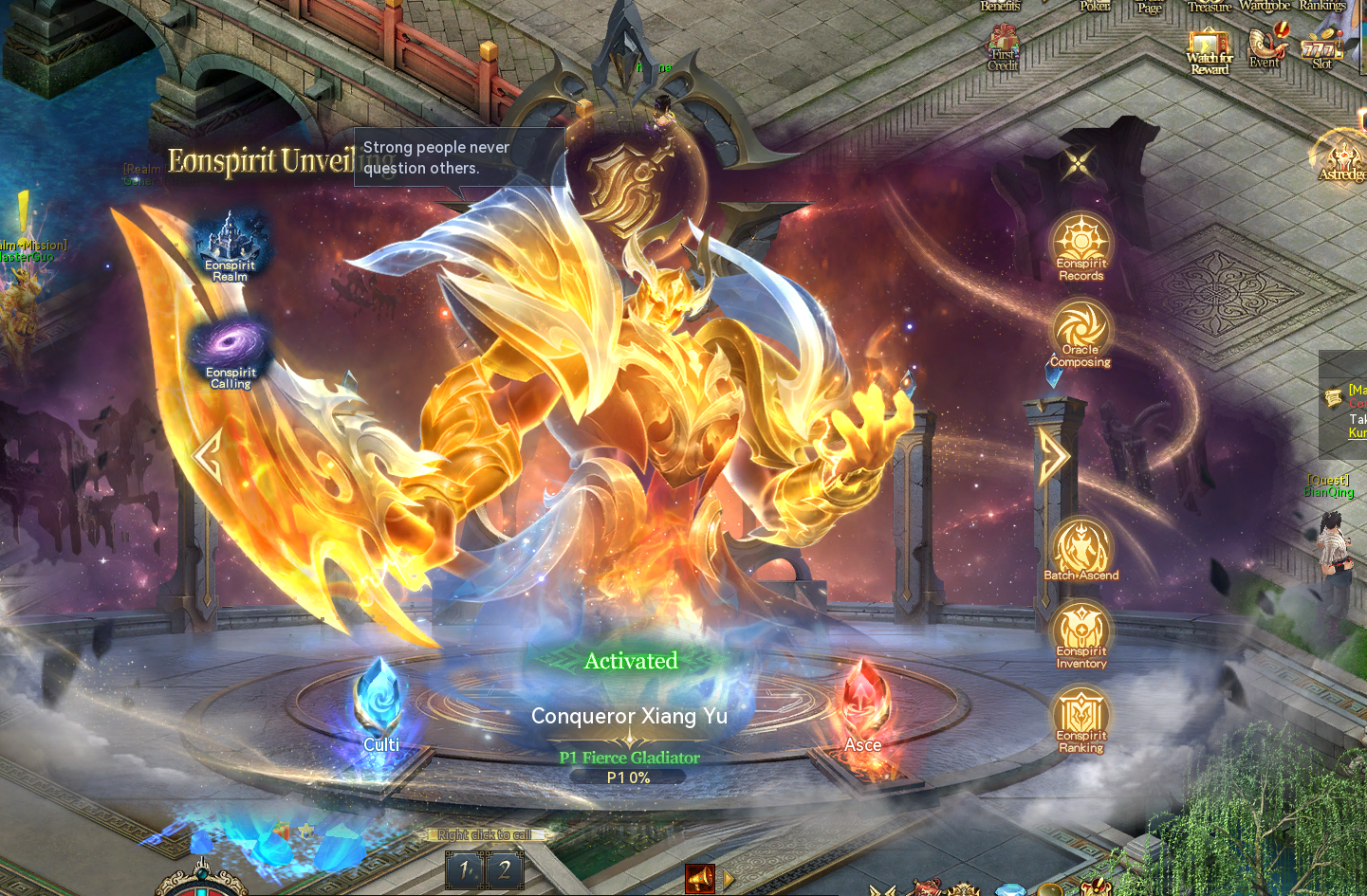Open the 777 Slot icon
This screenshot has width=1367, height=896.
coord(1321,49)
